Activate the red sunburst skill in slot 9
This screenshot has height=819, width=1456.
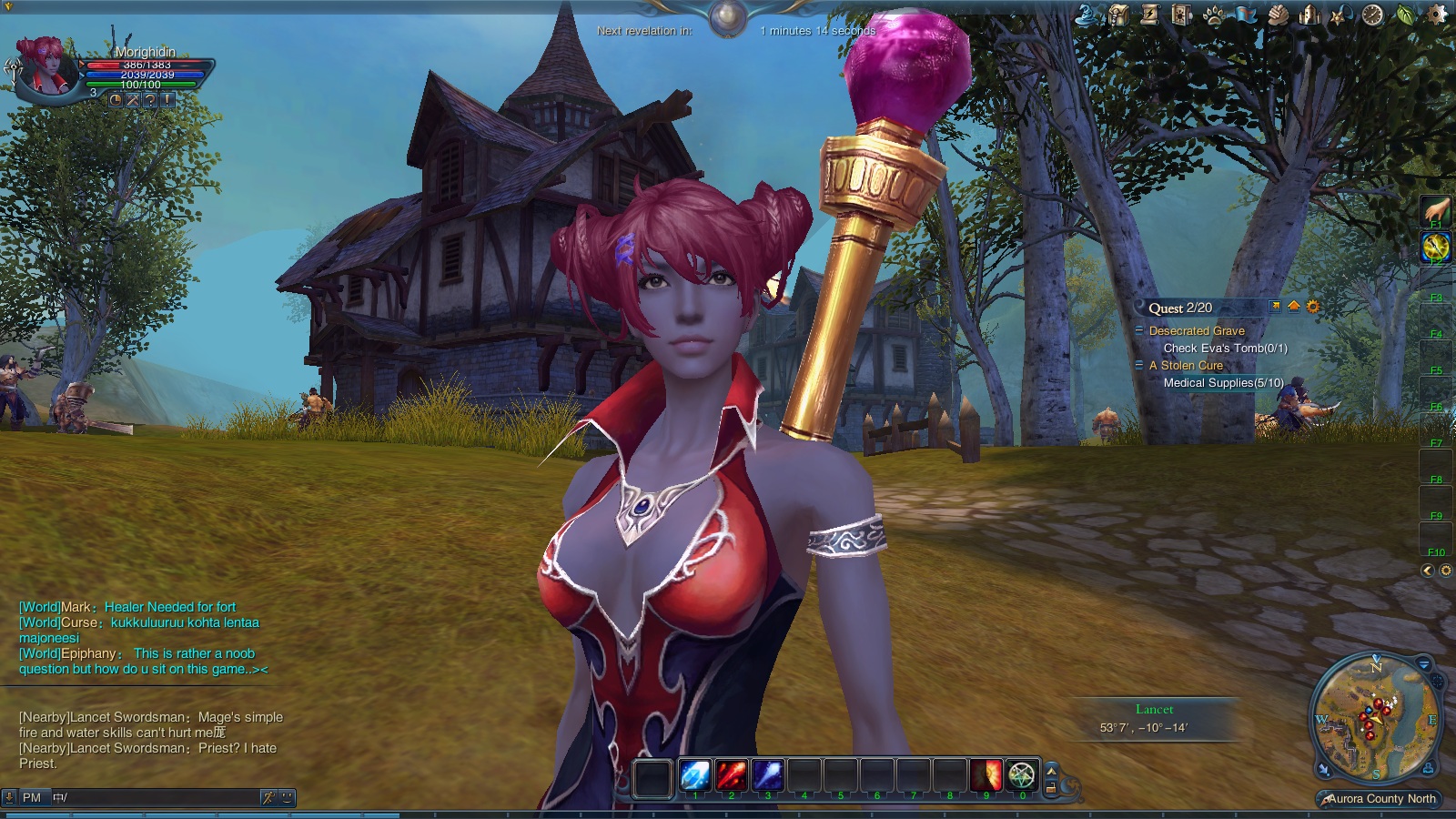[x=986, y=775]
